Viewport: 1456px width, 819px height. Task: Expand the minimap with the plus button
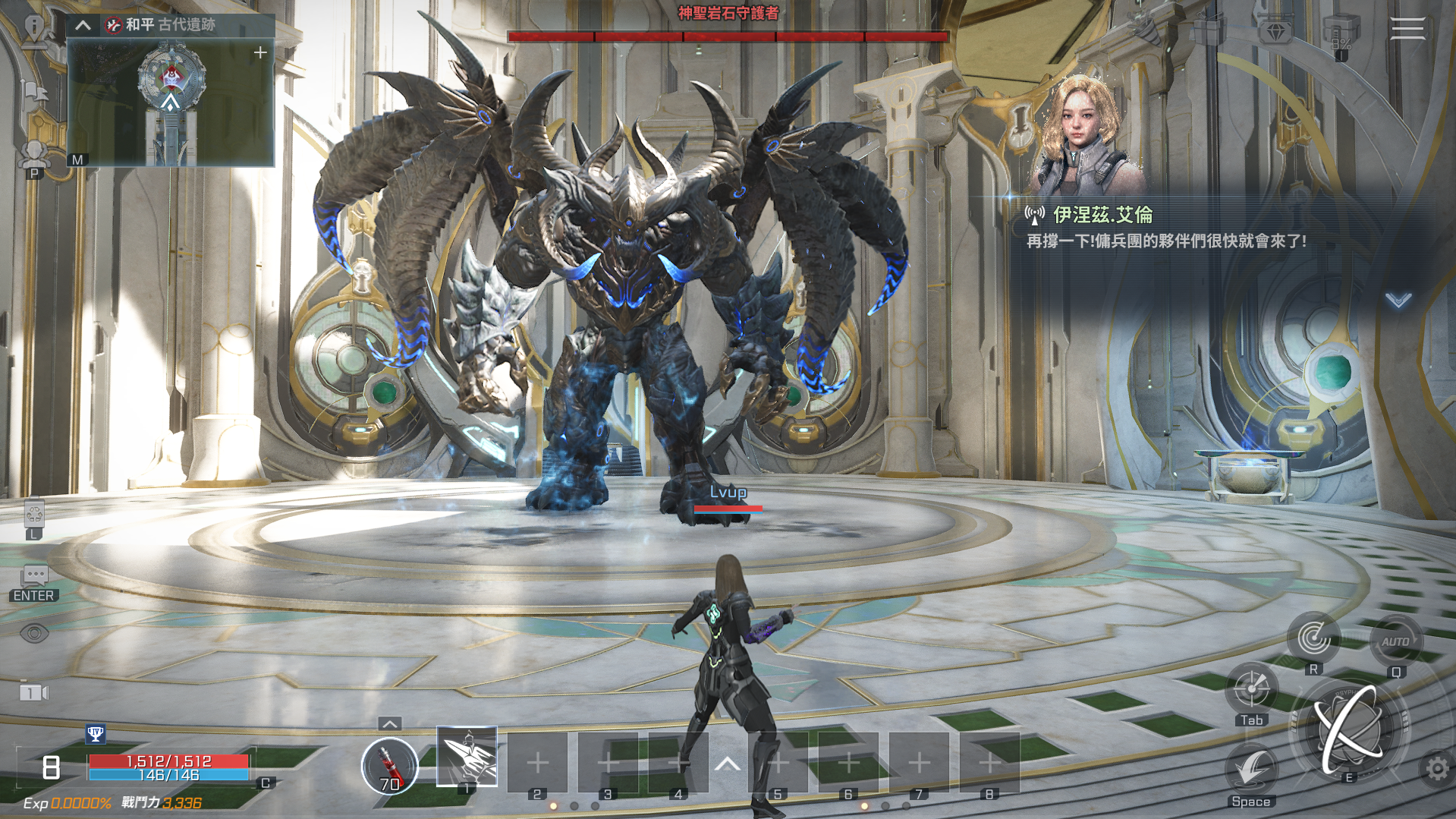[260, 52]
